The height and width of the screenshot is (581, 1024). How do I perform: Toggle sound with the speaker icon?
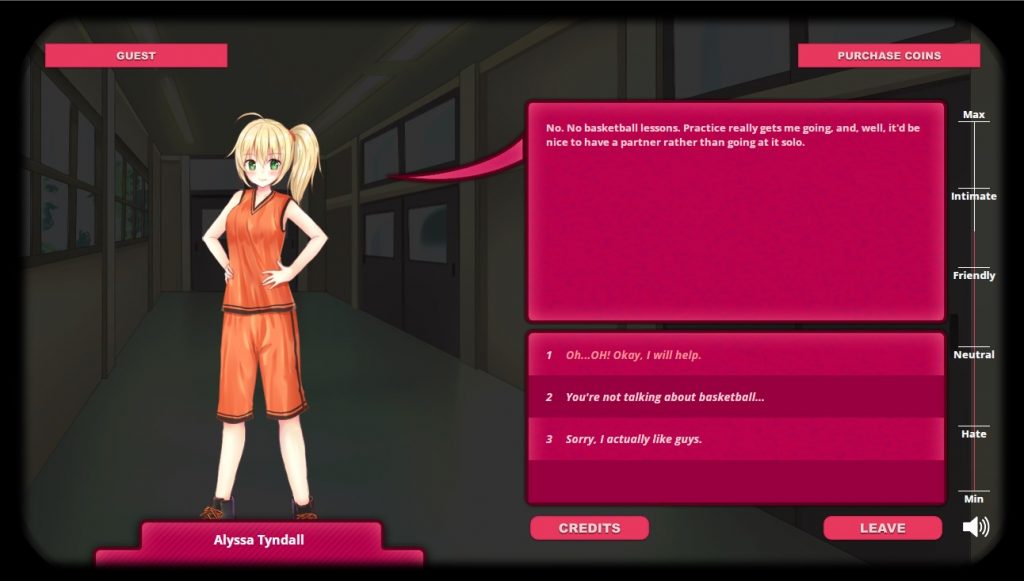975,527
